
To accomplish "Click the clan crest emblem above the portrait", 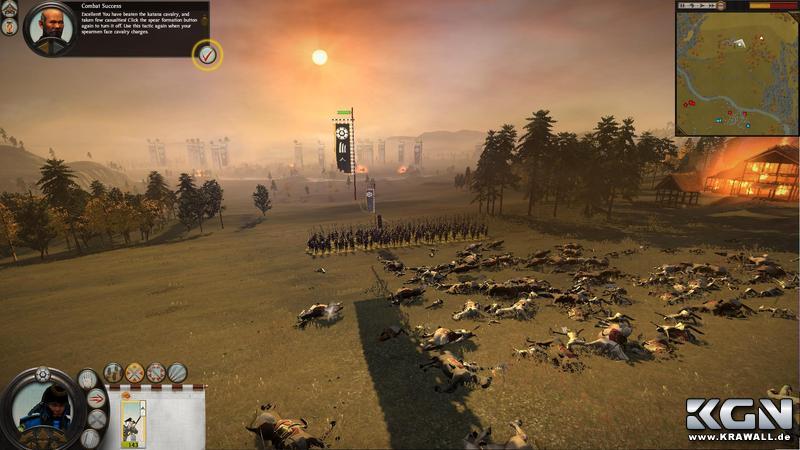I will click(x=42, y=375).
